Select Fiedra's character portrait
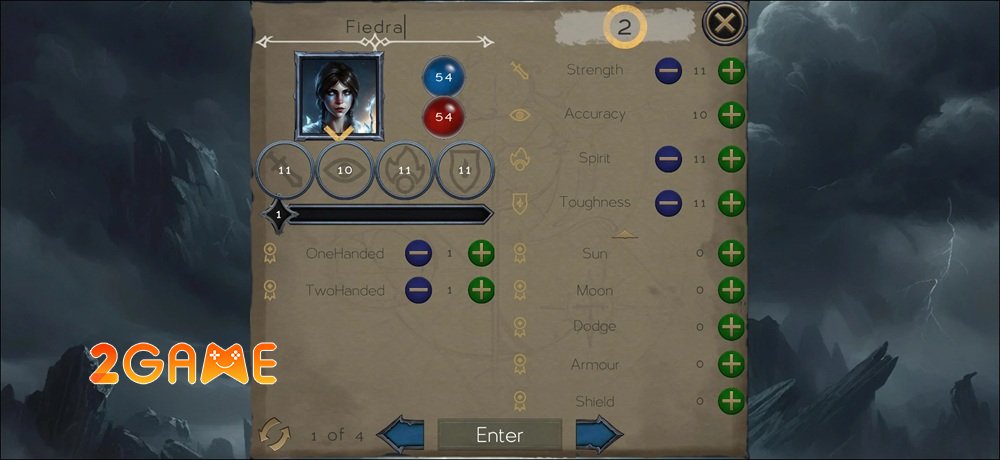Image resolution: width=1000 pixels, height=460 pixels. coord(338,95)
